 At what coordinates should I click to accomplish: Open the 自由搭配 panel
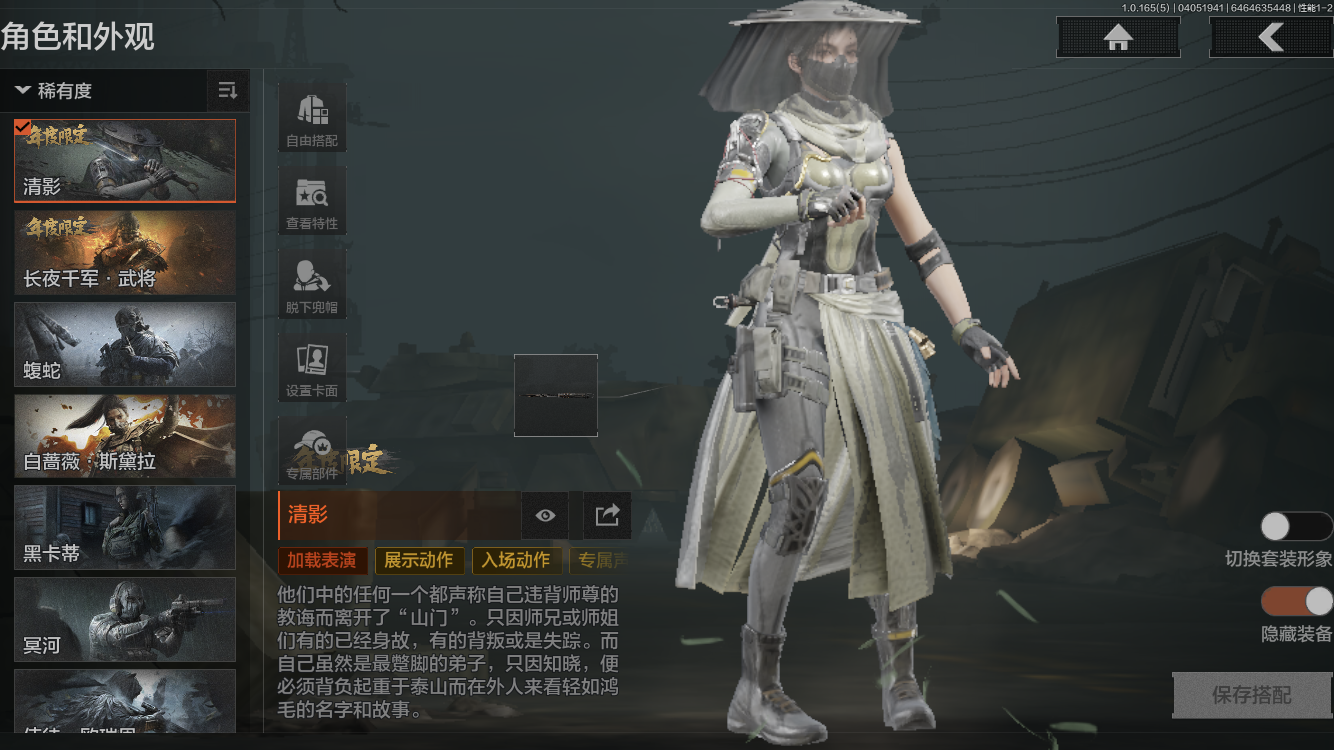click(x=311, y=115)
